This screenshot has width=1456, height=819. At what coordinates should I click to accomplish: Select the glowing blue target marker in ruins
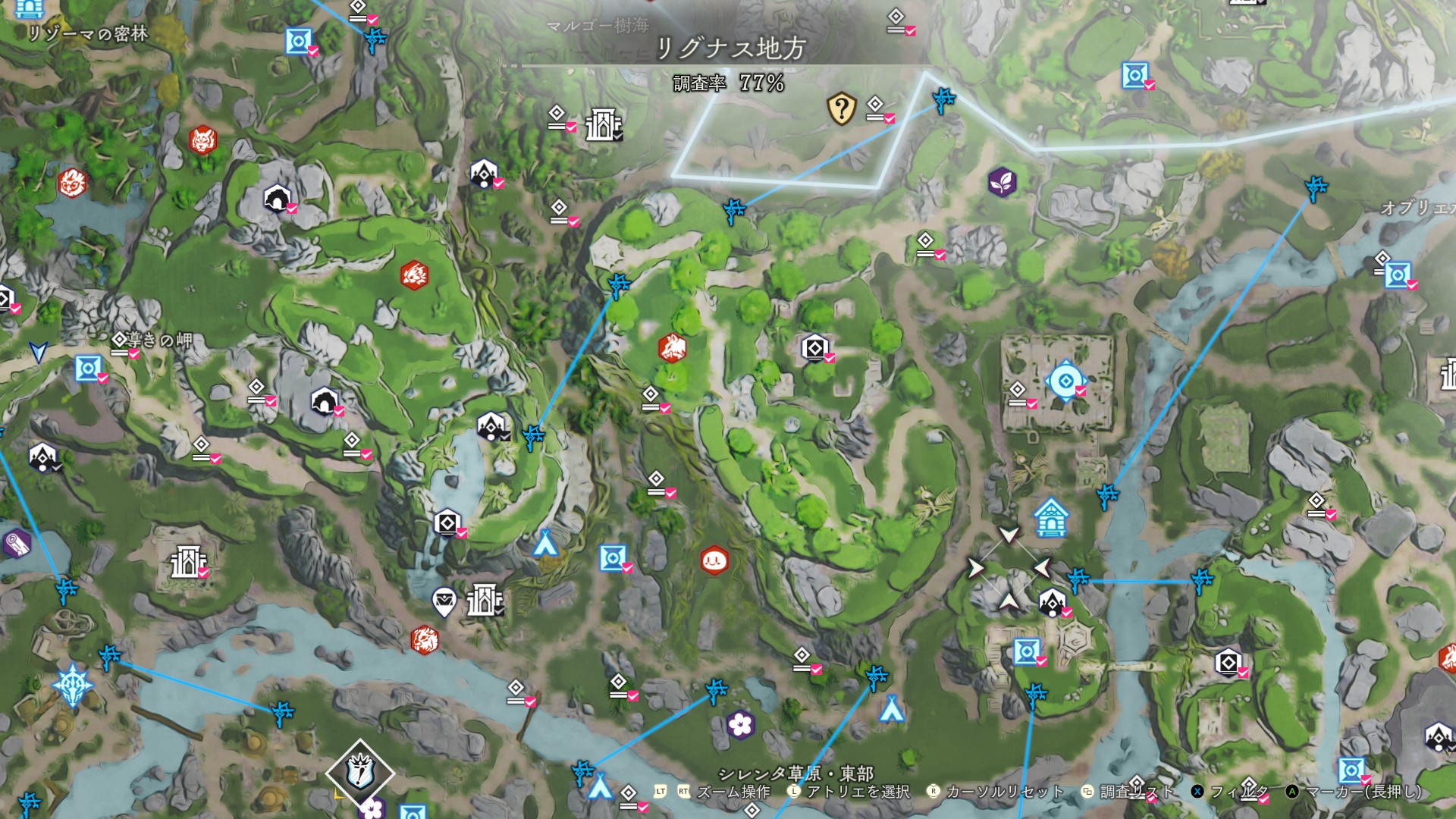1065,381
